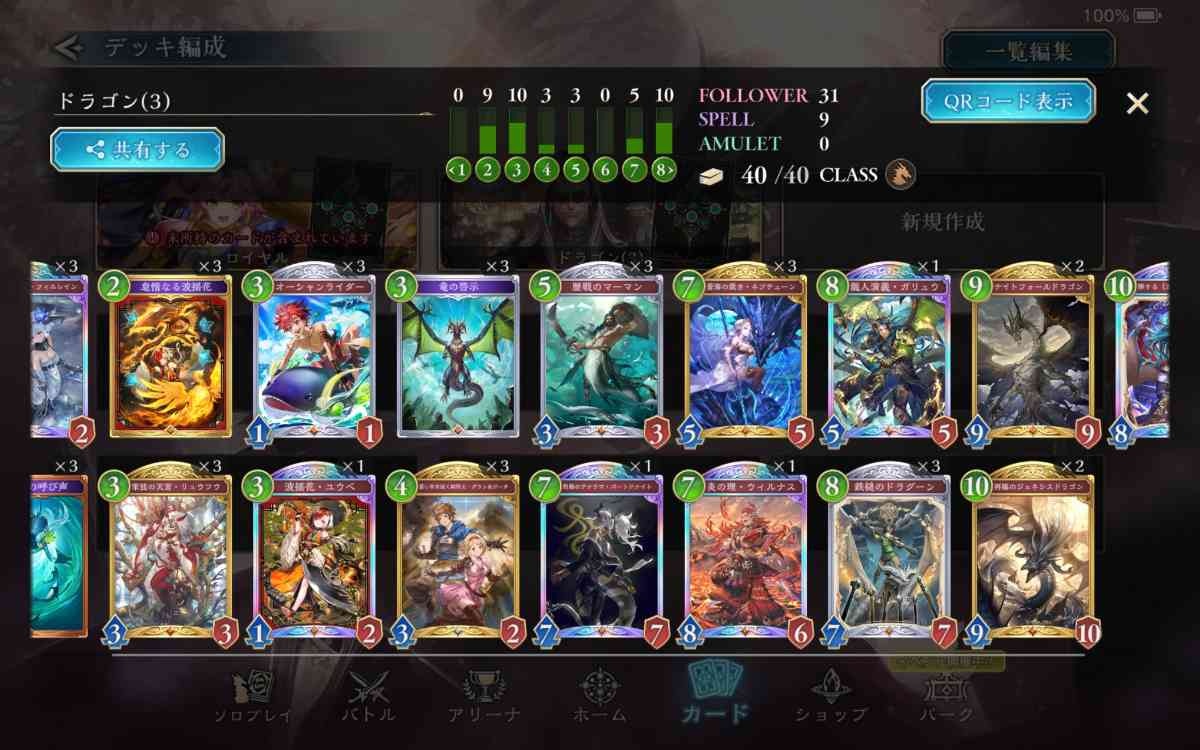
Task: Select the 10-cost Genesis Dragon card
Action: point(1033,556)
